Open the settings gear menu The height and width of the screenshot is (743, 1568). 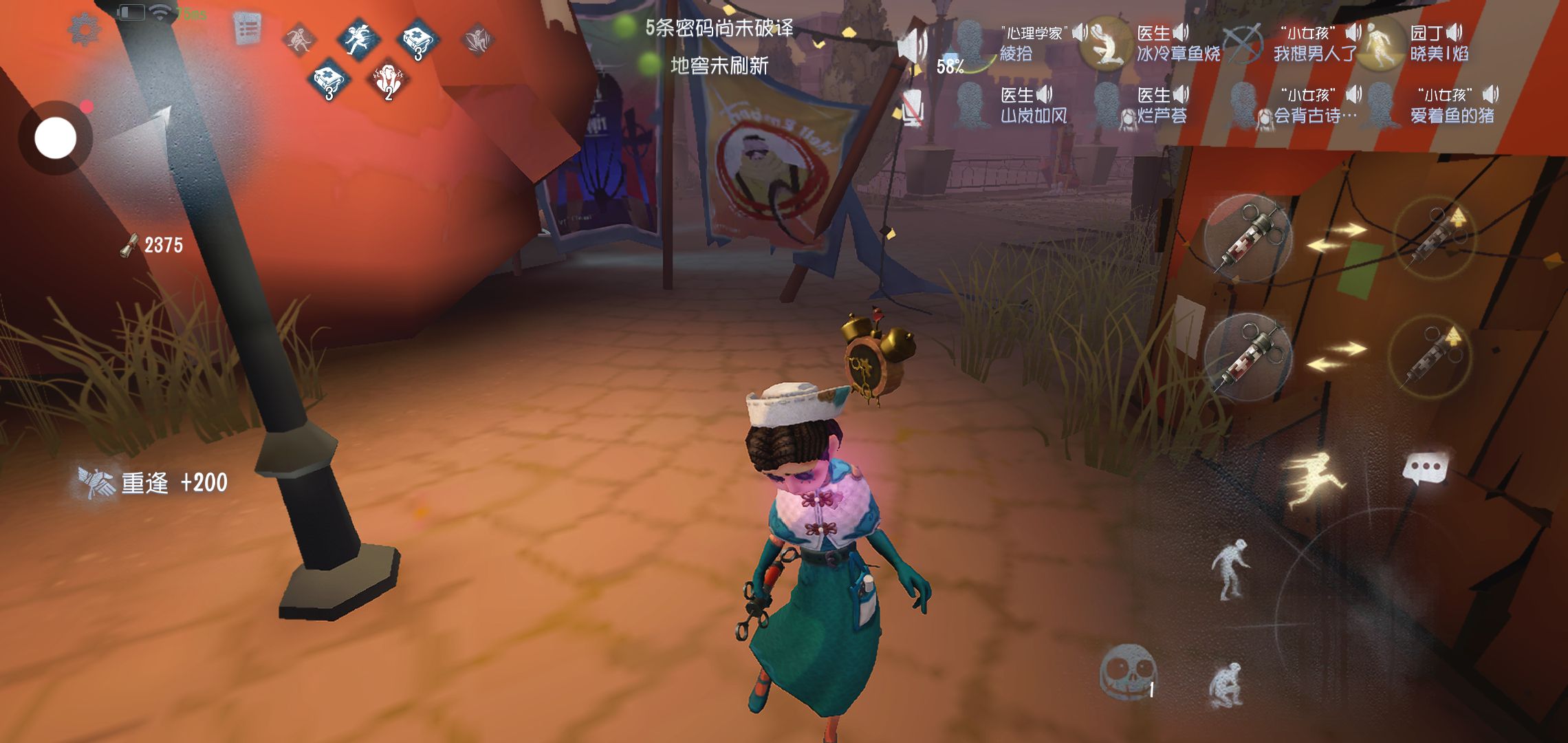click(x=84, y=30)
